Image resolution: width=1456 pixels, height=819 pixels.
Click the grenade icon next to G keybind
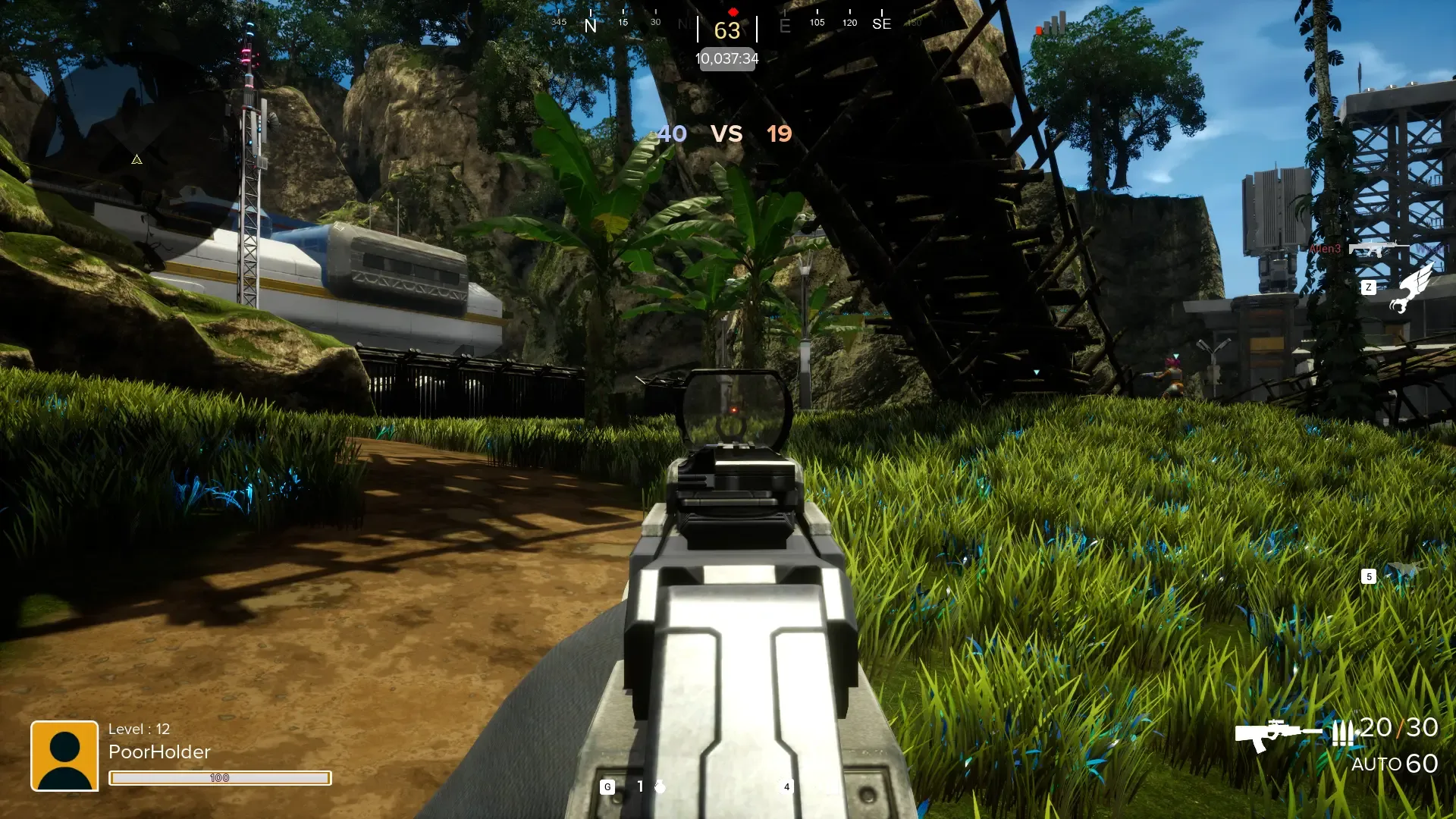point(661,787)
